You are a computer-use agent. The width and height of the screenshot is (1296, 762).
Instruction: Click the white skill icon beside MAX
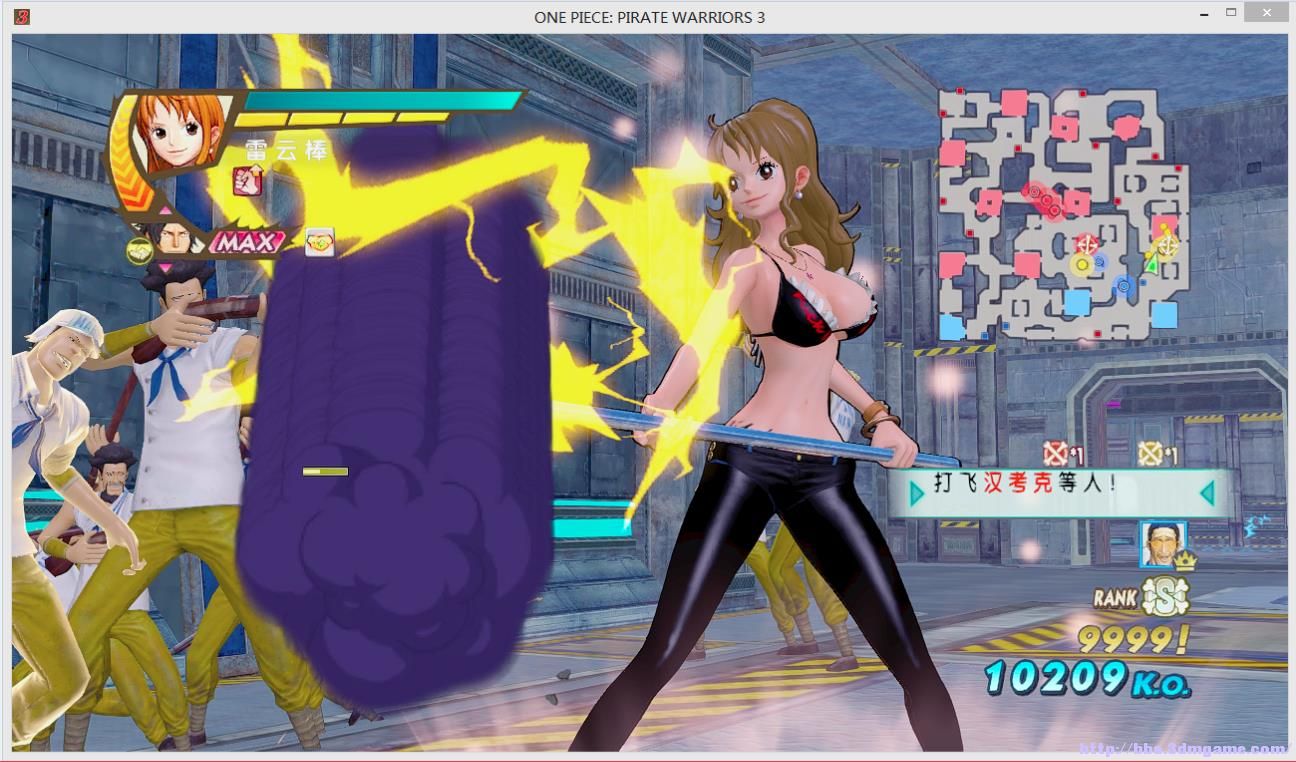(x=319, y=242)
